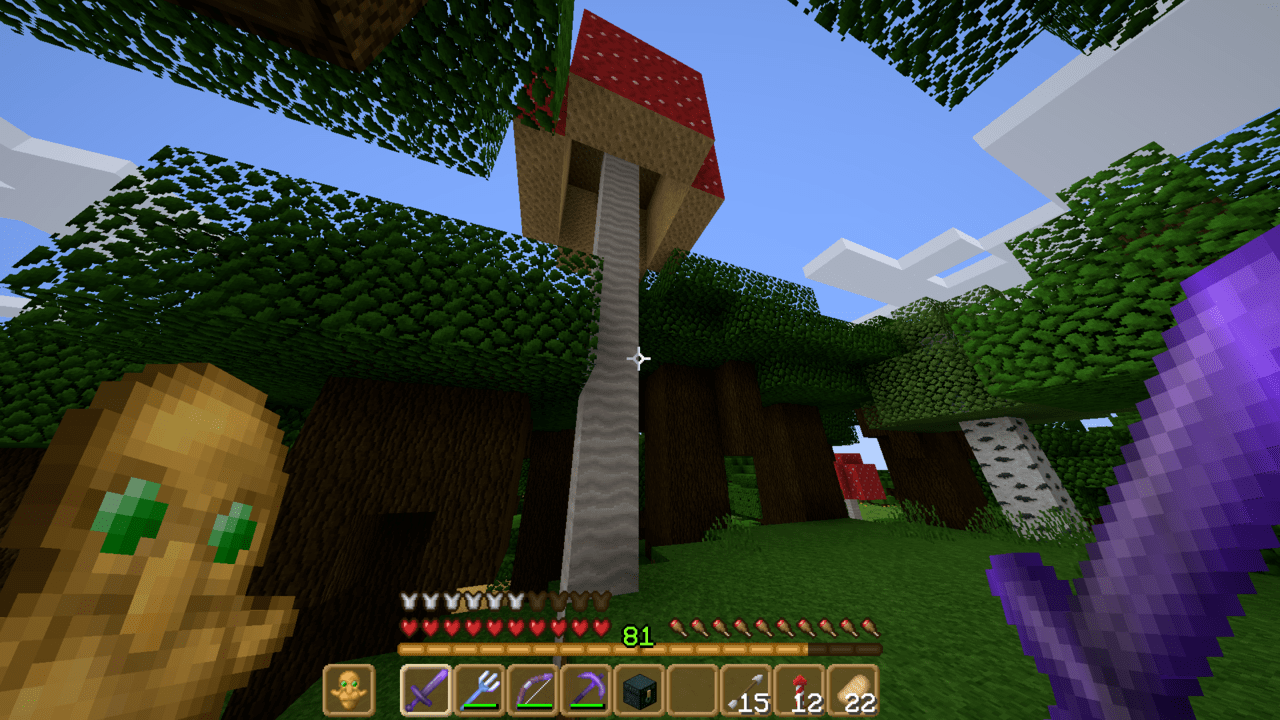Select the arrow stack of 15

point(746,689)
